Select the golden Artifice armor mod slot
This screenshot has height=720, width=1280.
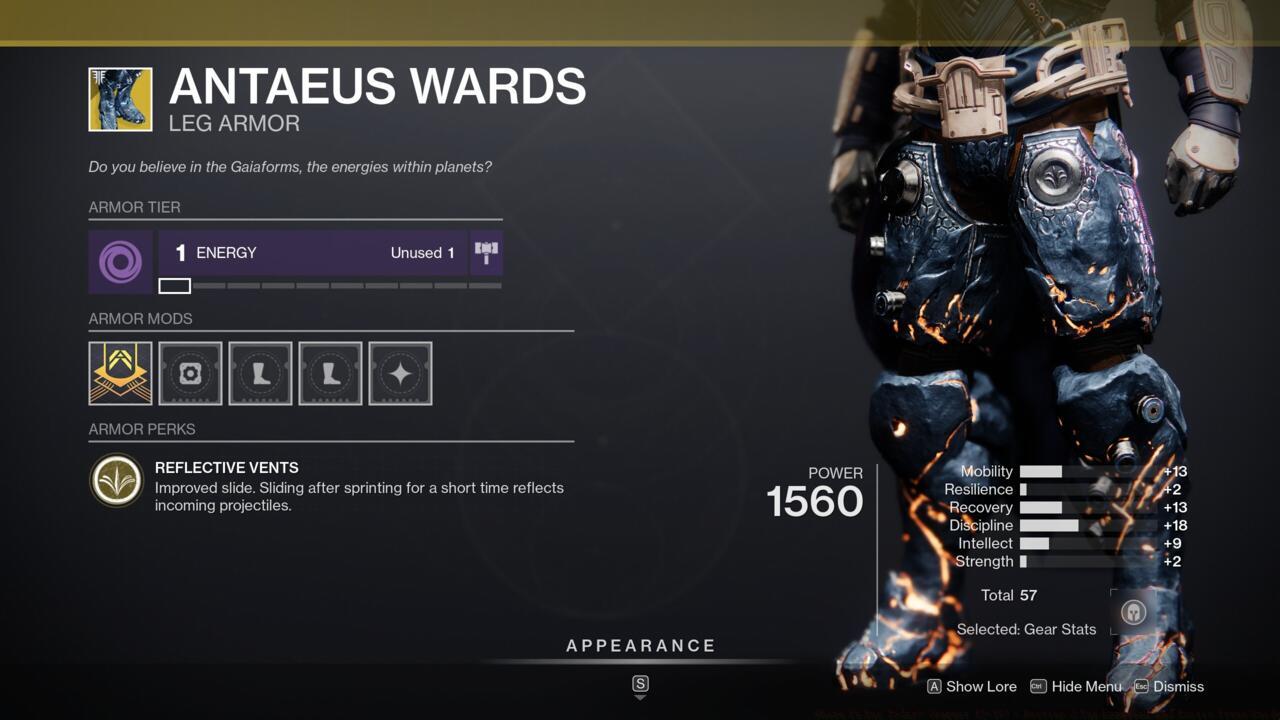(x=120, y=373)
